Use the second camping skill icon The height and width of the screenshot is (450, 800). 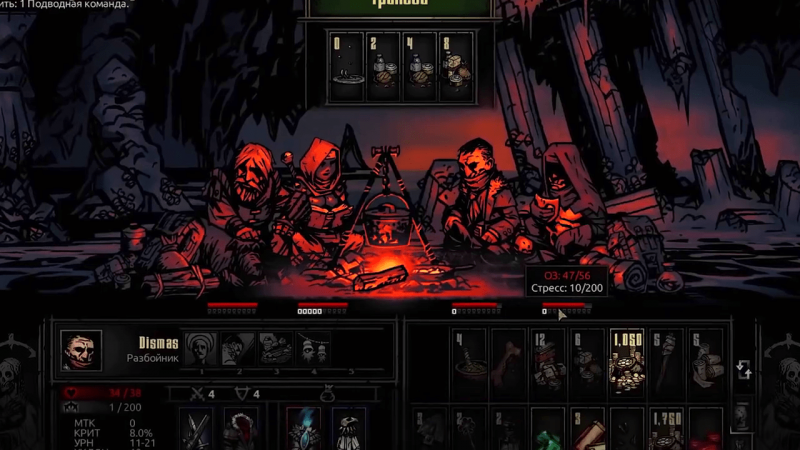point(238,350)
